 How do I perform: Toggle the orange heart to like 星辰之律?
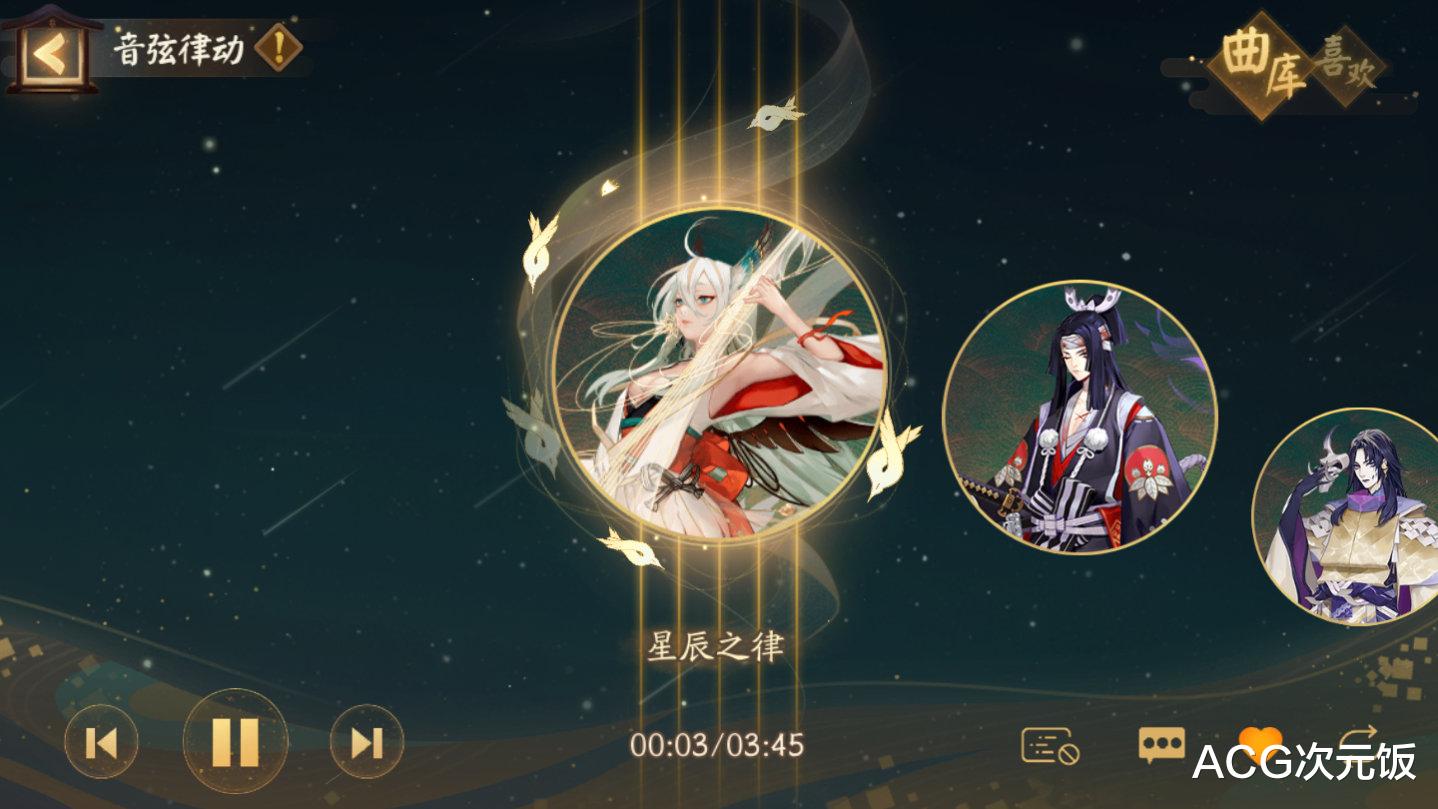[x=1262, y=738]
